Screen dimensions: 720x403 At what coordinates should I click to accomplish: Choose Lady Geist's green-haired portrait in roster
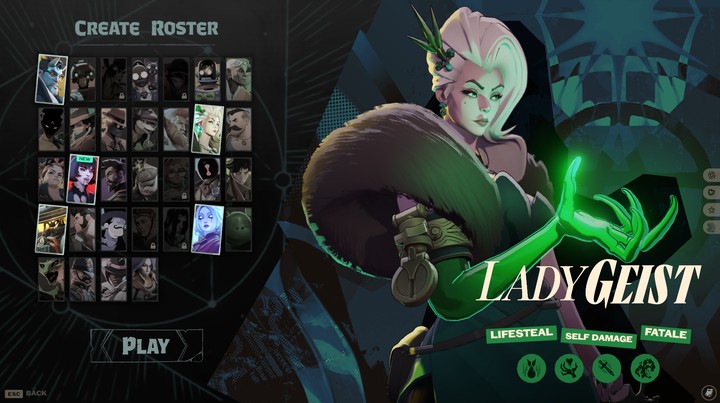point(206,129)
